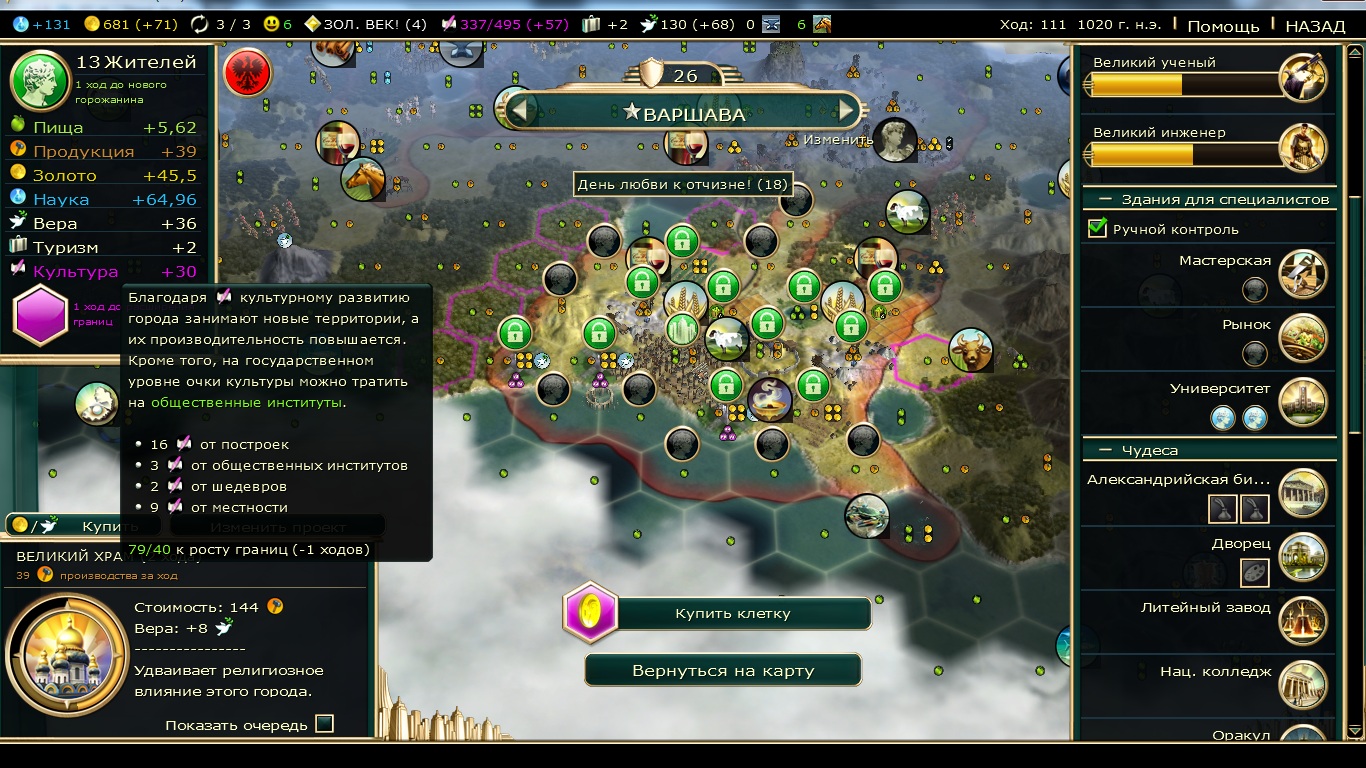Select the Мастерская building icon
Viewport: 1366px width, 768px height.
pyautogui.click(x=1302, y=274)
